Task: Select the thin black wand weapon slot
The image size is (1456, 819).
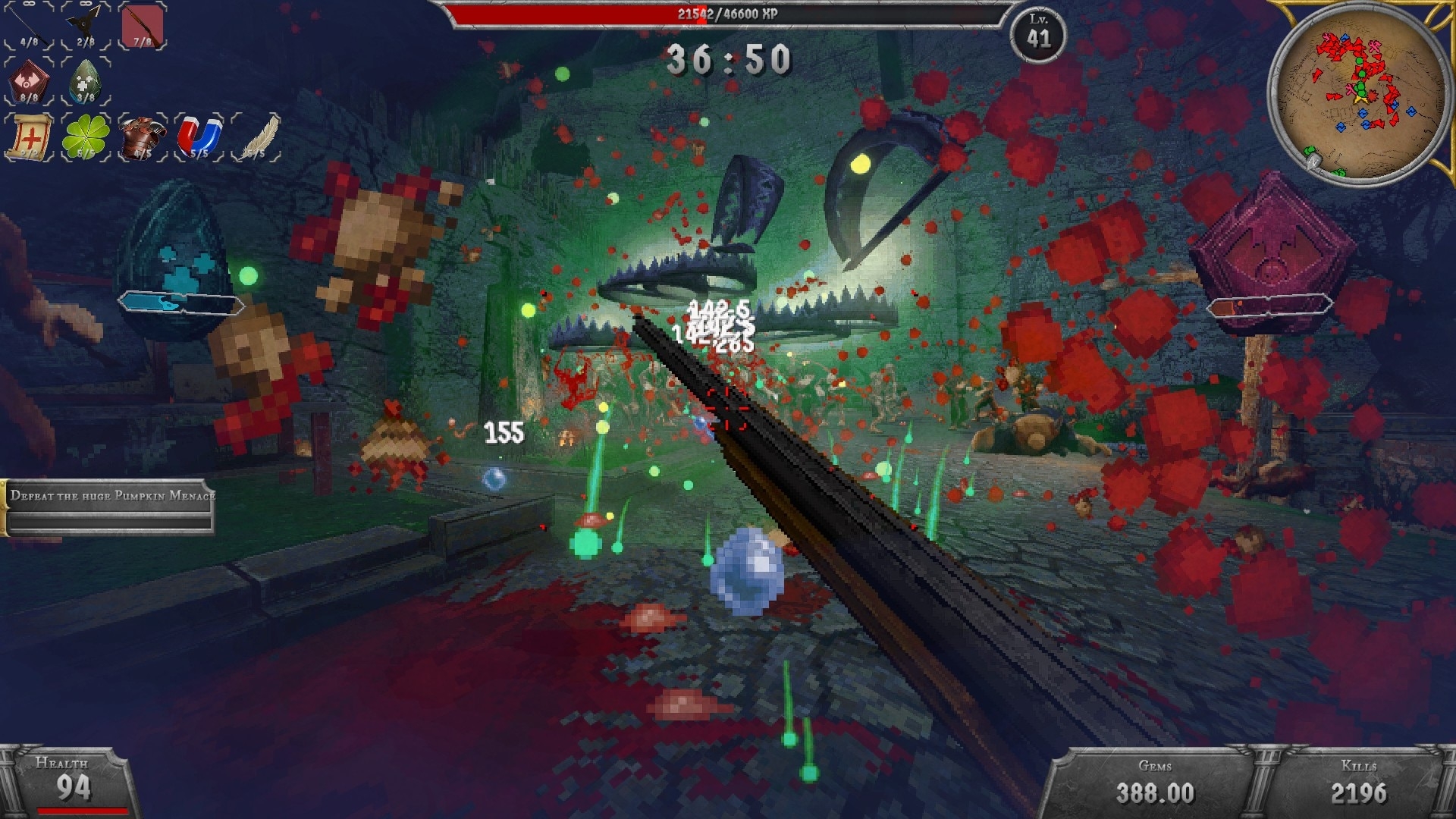Action: (29, 25)
